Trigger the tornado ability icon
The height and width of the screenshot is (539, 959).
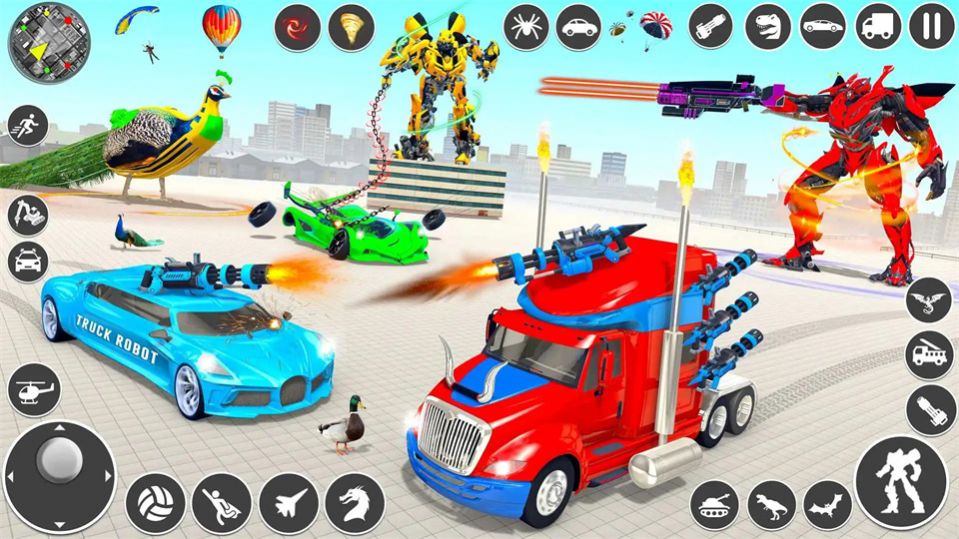pos(351,27)
